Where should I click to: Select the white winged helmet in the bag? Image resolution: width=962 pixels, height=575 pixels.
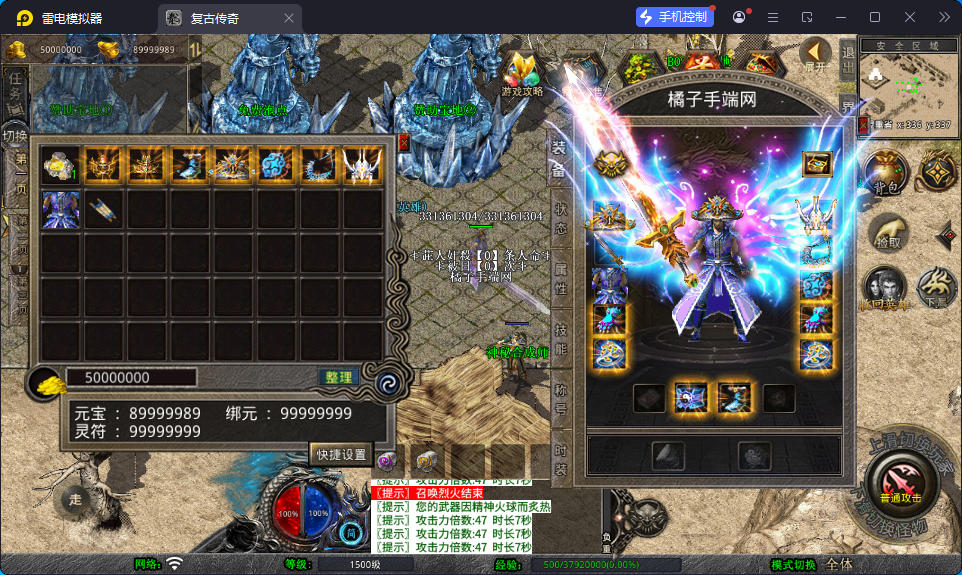coord(362,165)
